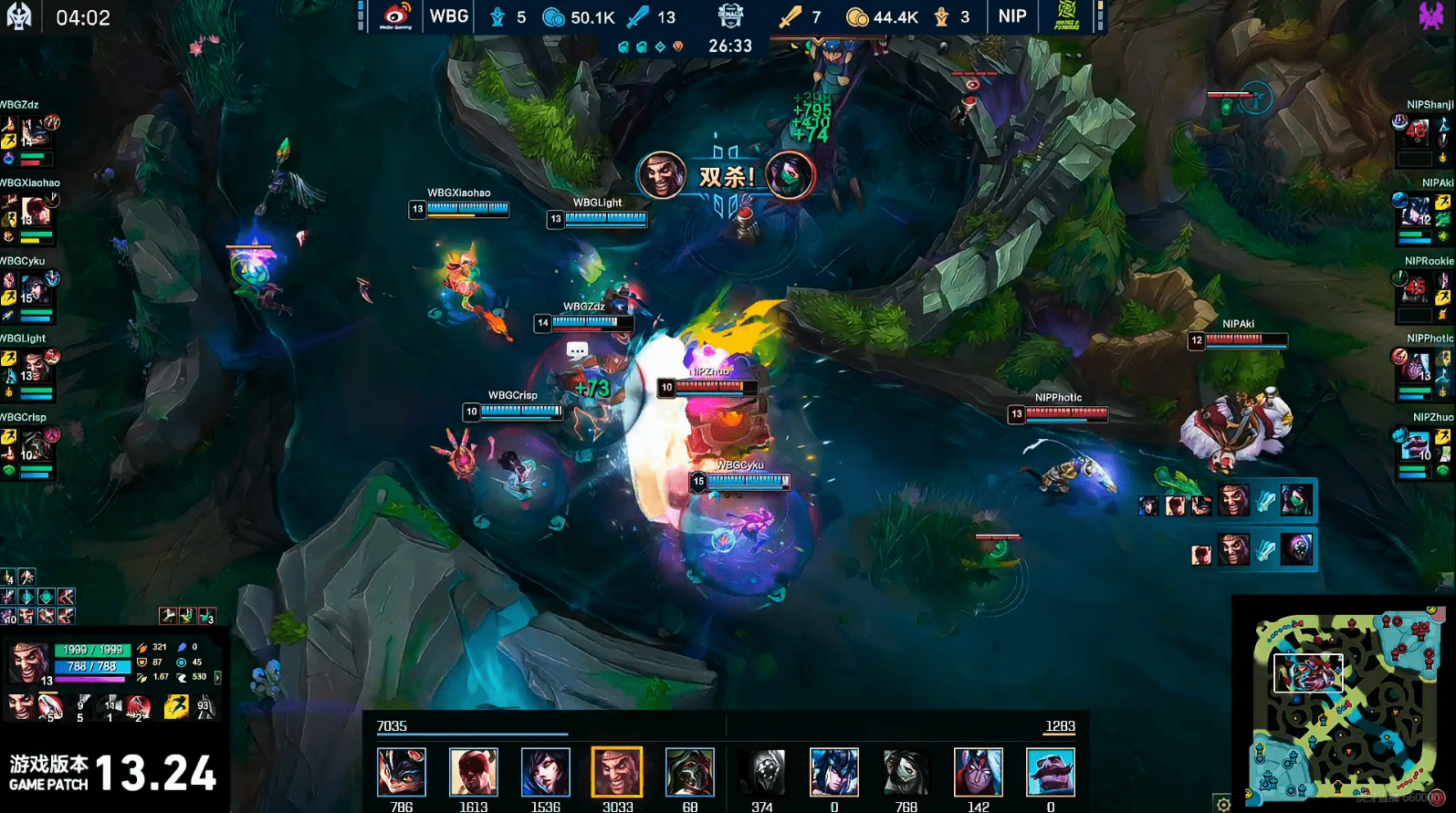
Task: Select the highlighted Draven portrait in bottom bar
Action: tap(617, 772)
